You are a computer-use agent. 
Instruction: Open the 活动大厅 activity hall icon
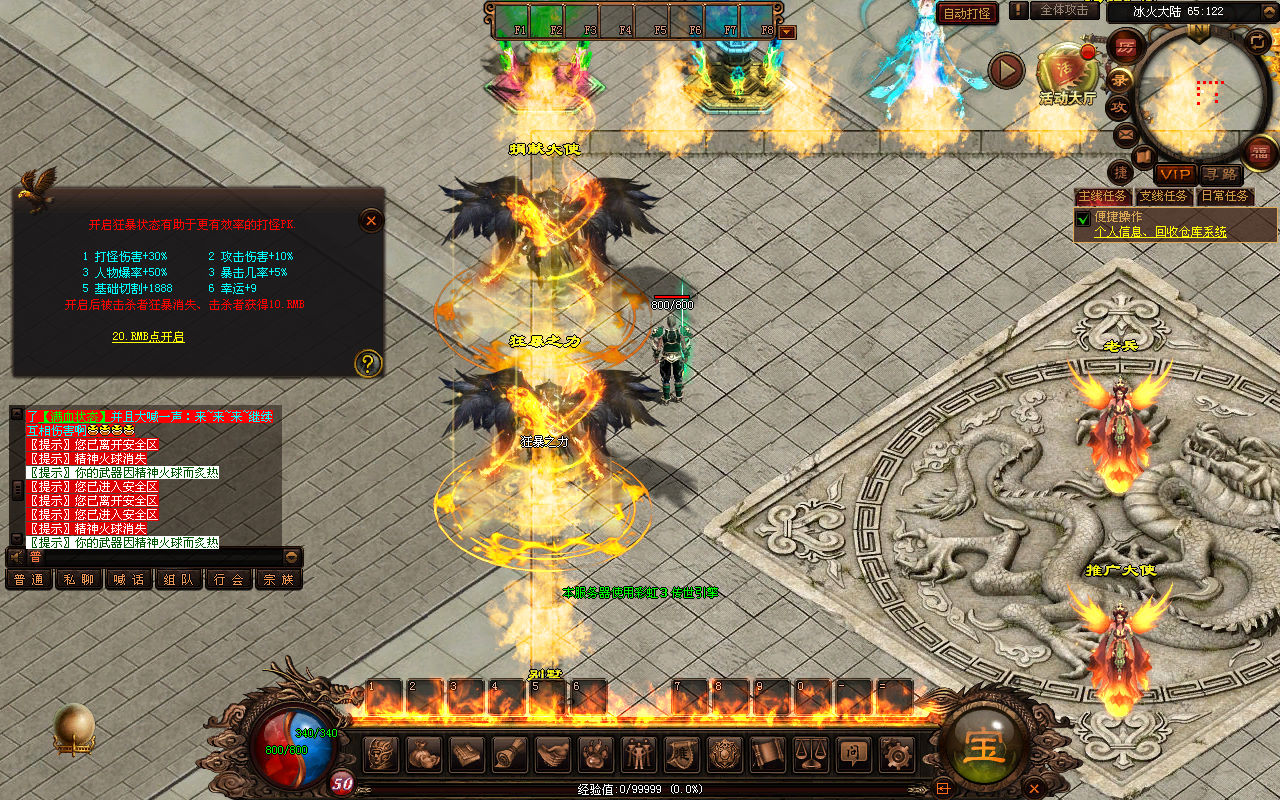[1067, 70]
